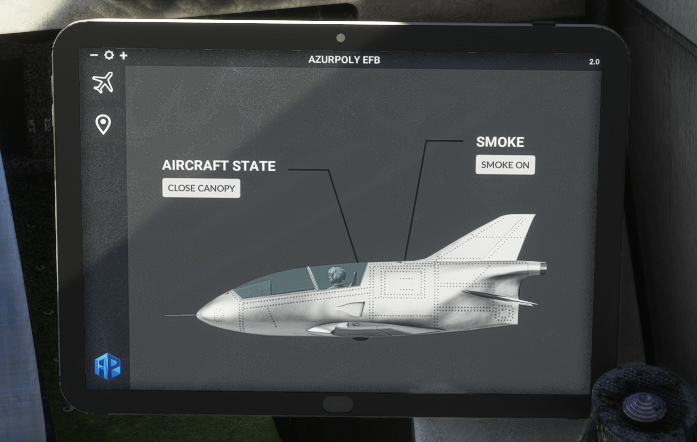The height and width of the screenshot is (442, 697).
Task: Close the canopy via Aircraft State
Action: point(201,188)
